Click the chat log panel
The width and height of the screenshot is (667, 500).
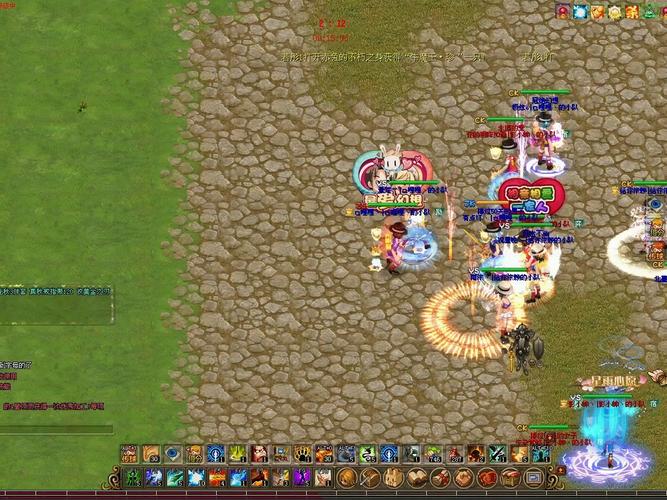56,306
